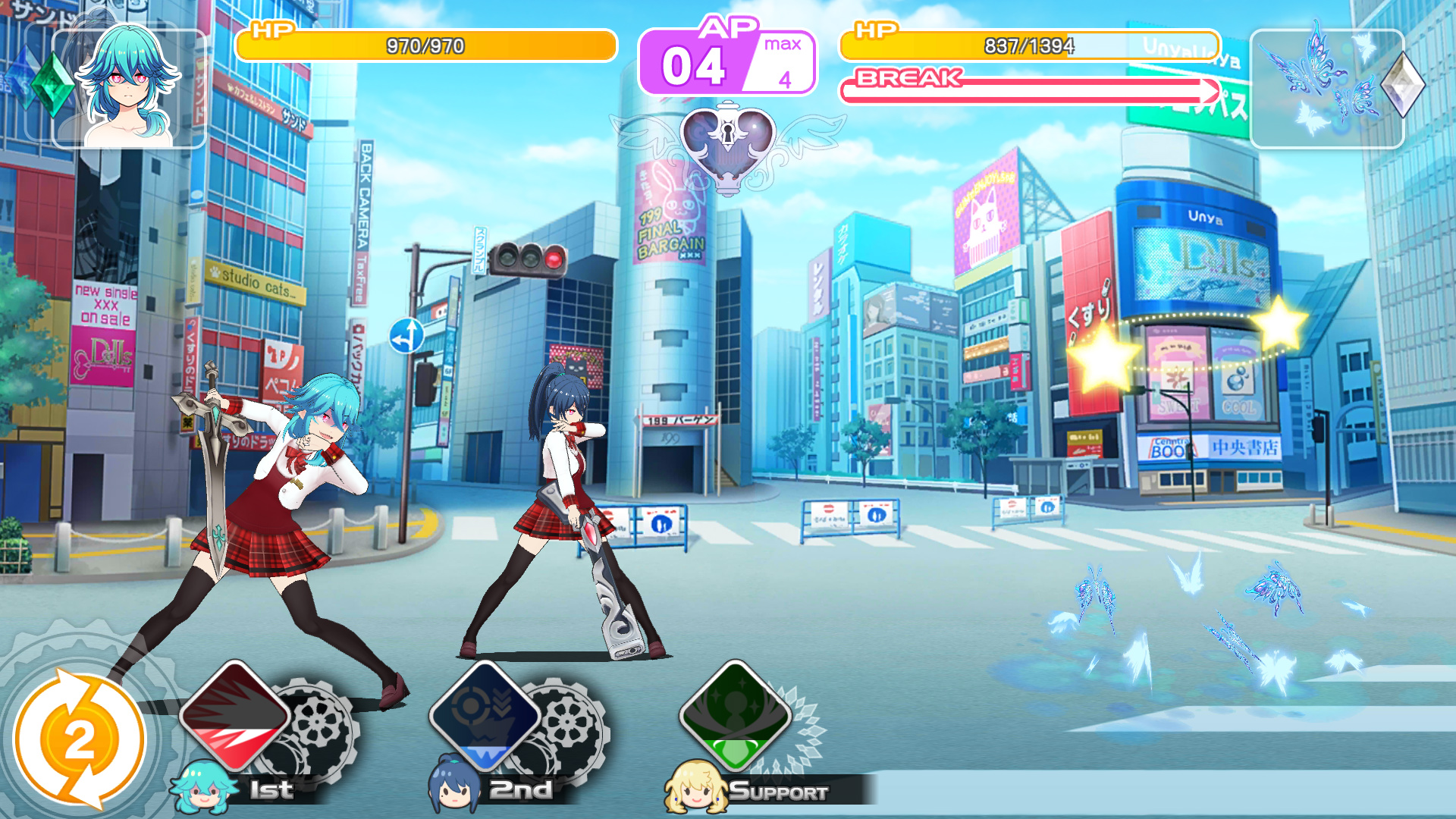Use the 2nd character's blue skill diamond
This screenshot has height=819, width=1456.
[485, 717]
